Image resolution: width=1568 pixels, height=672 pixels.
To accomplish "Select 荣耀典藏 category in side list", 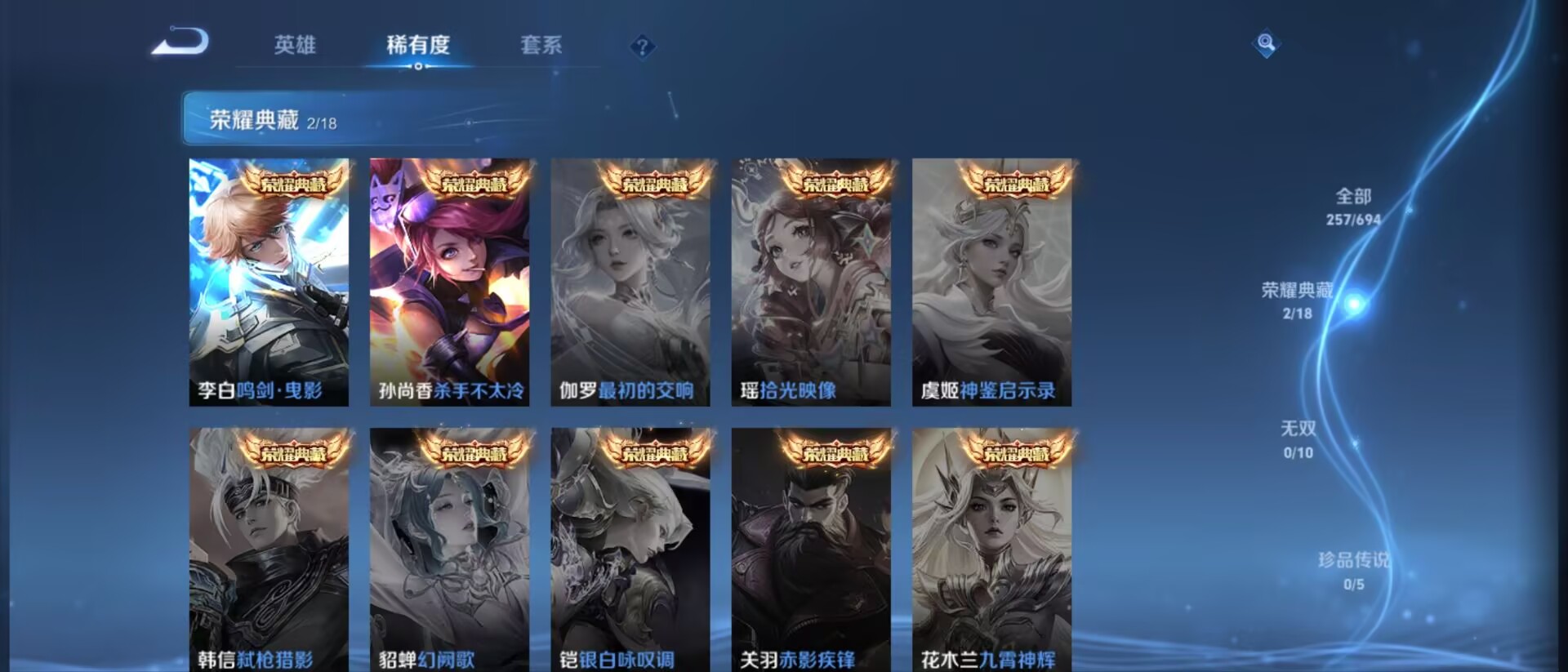I will pos(1297,300).
